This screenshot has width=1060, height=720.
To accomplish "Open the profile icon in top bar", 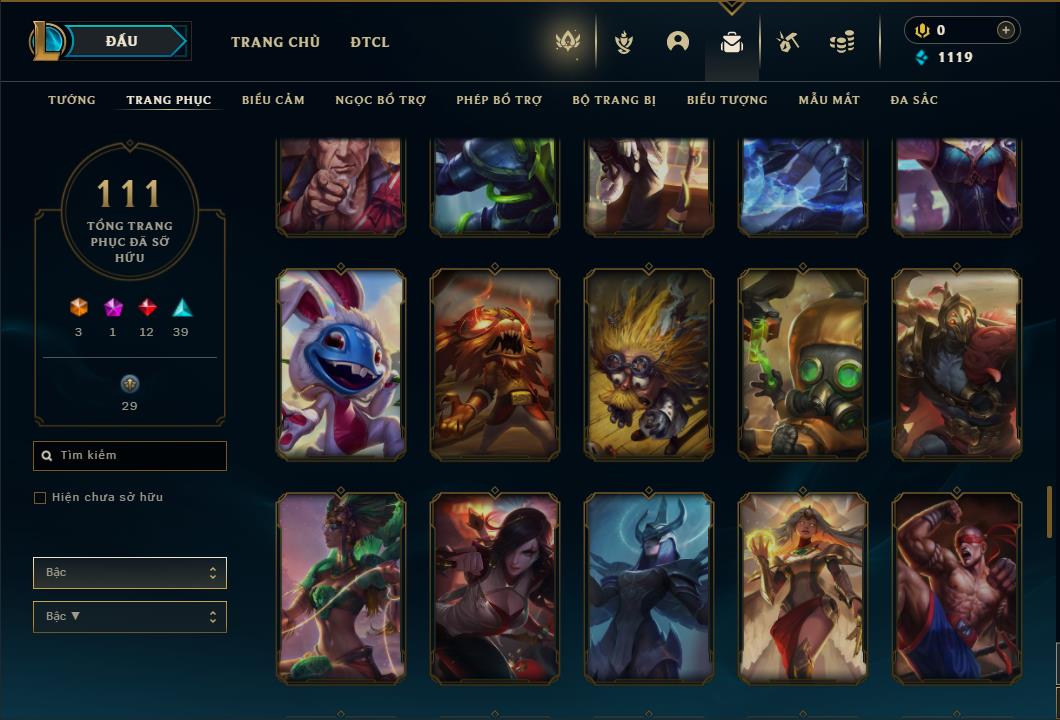I will point(678,42).
